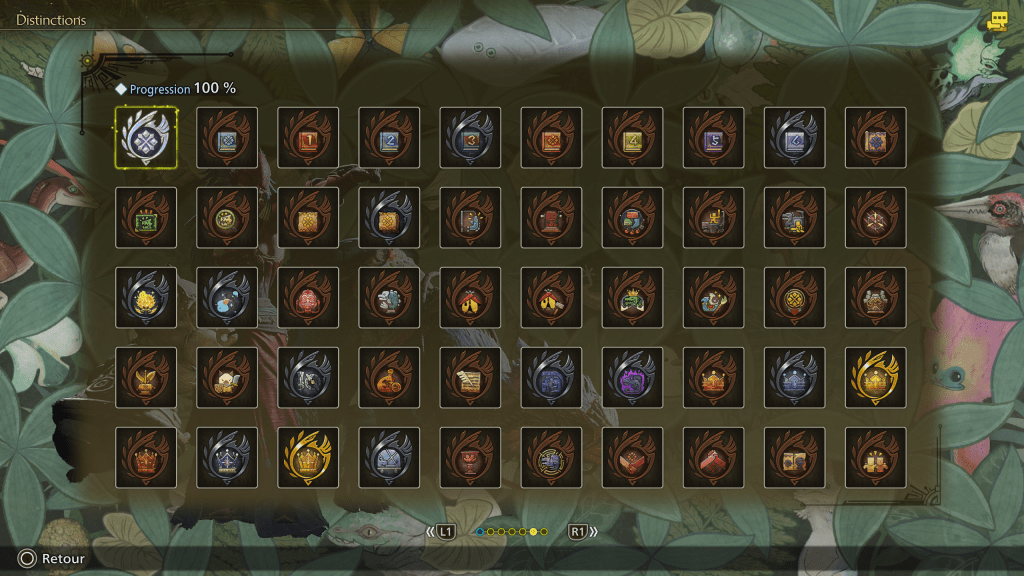Image resolution: width=1024 pixels, height=576 pixels.
Task: Pick the silver-framed book medal numbered 3
Action: (470, 138)
